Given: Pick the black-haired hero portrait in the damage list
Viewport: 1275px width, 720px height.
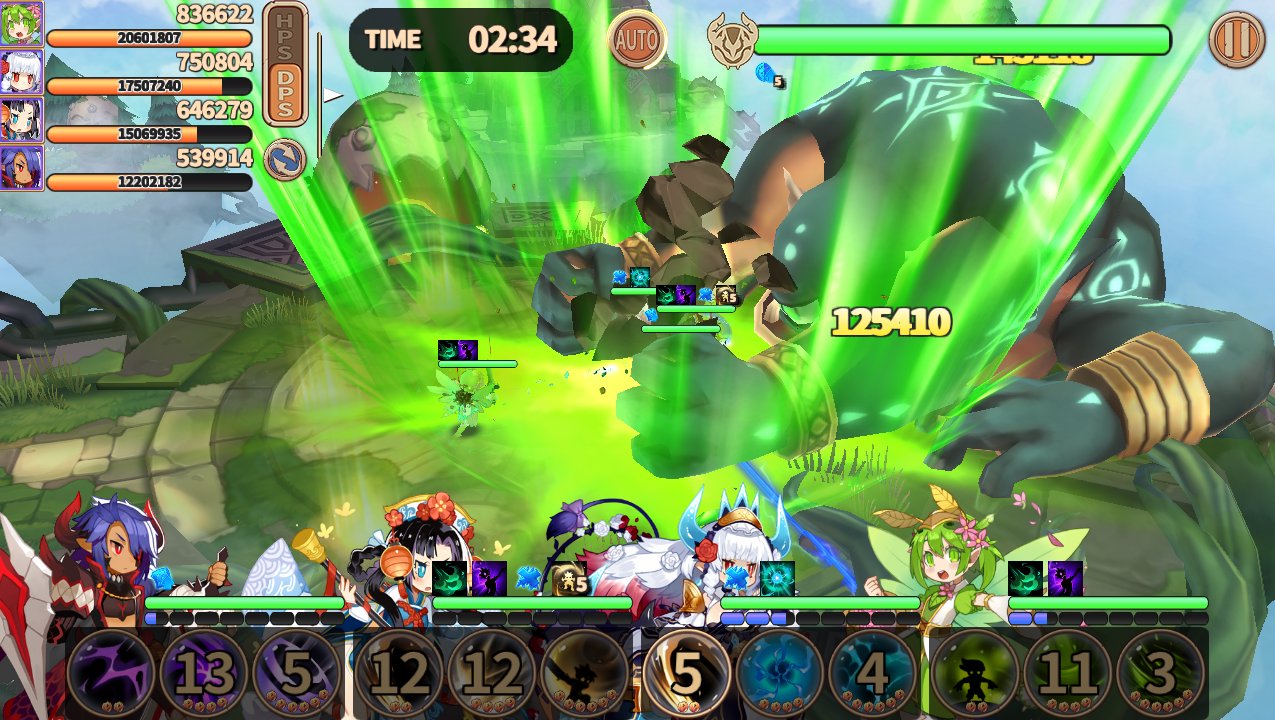Looking at the screenshot, I should [21, 120].
